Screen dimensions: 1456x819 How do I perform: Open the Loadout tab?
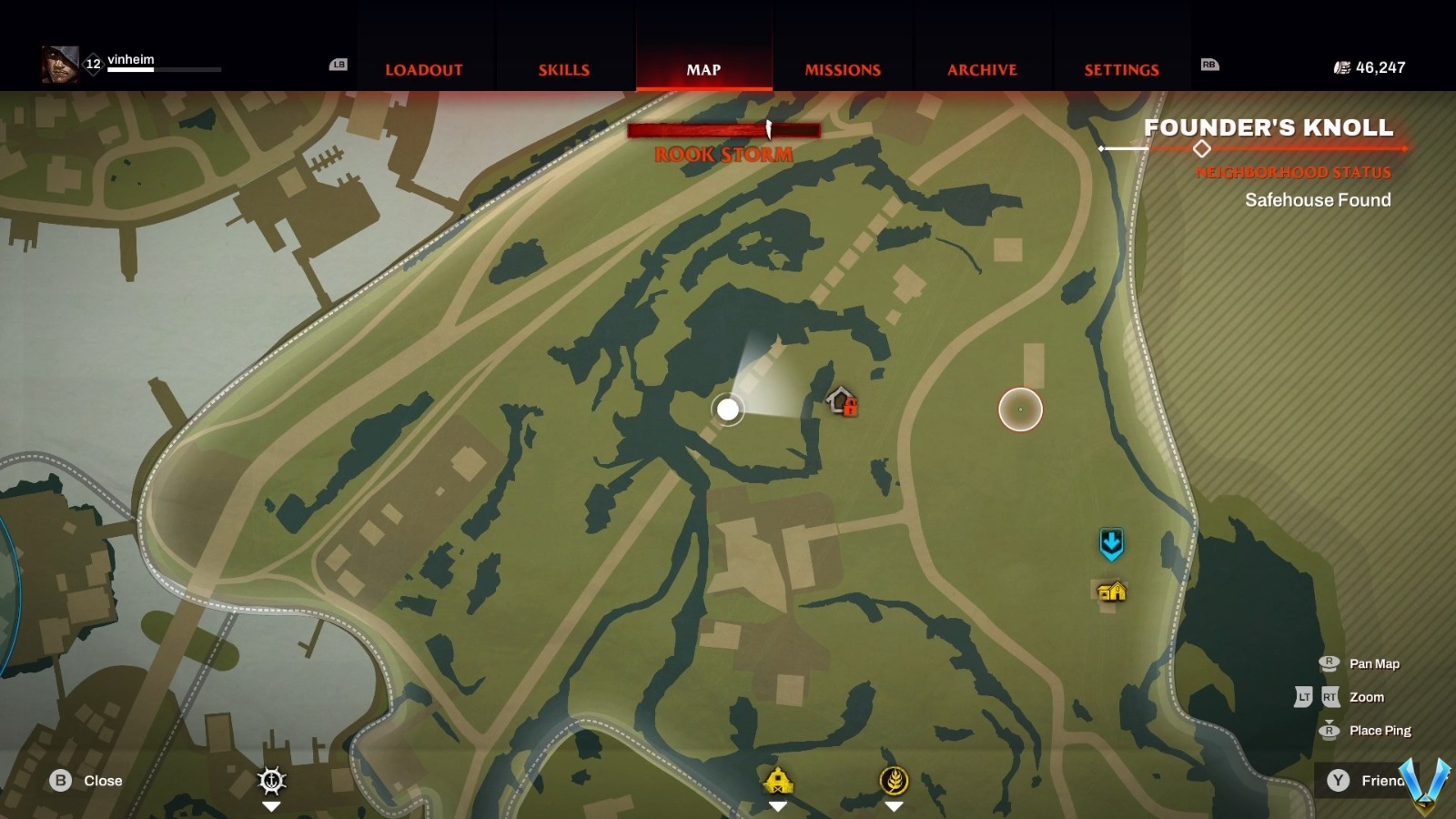[x=423, y=70]
